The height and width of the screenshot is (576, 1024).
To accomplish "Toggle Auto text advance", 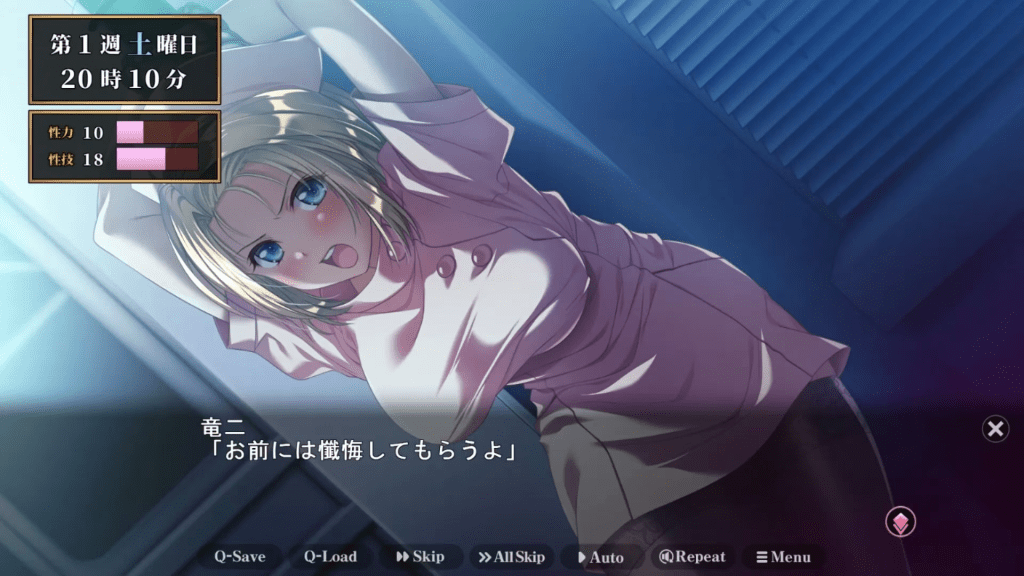I will click(601, 557).
